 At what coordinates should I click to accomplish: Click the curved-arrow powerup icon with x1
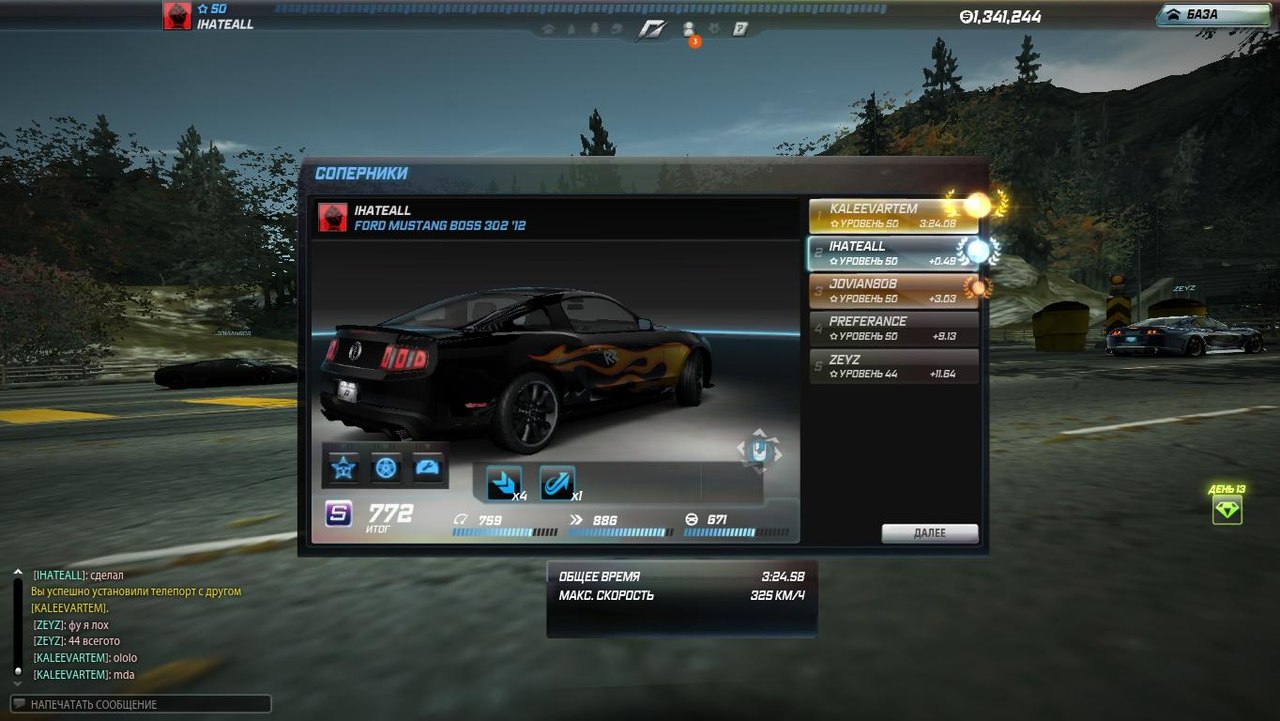[557, 484]
